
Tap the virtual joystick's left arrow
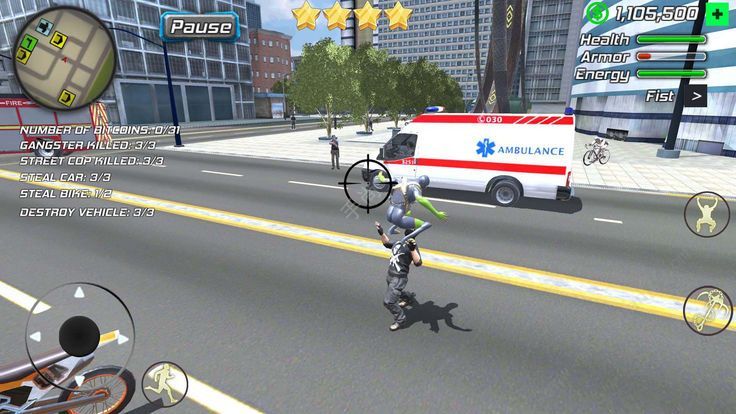coord(37,337)
